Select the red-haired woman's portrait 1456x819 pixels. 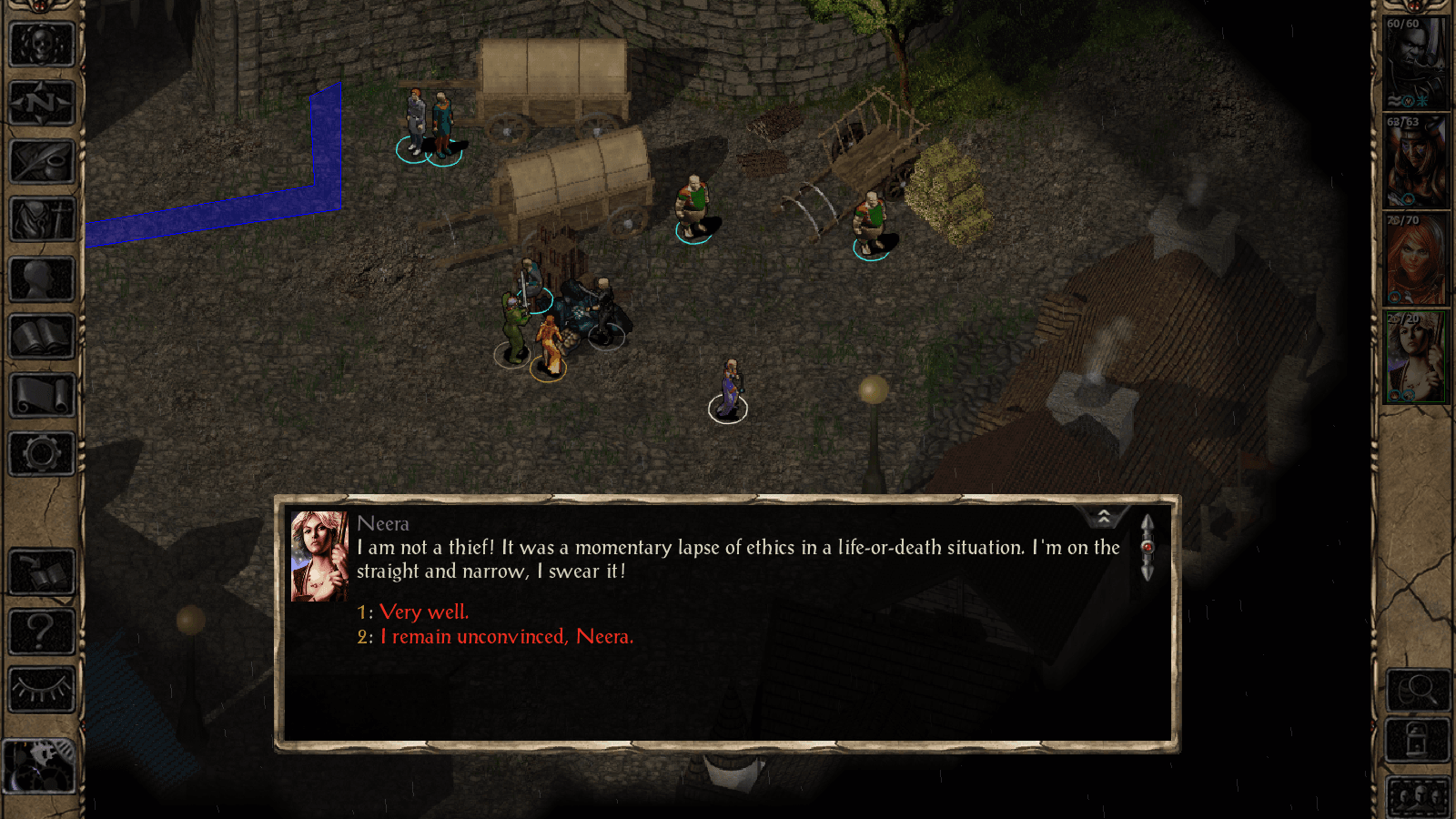(1415, 260)
